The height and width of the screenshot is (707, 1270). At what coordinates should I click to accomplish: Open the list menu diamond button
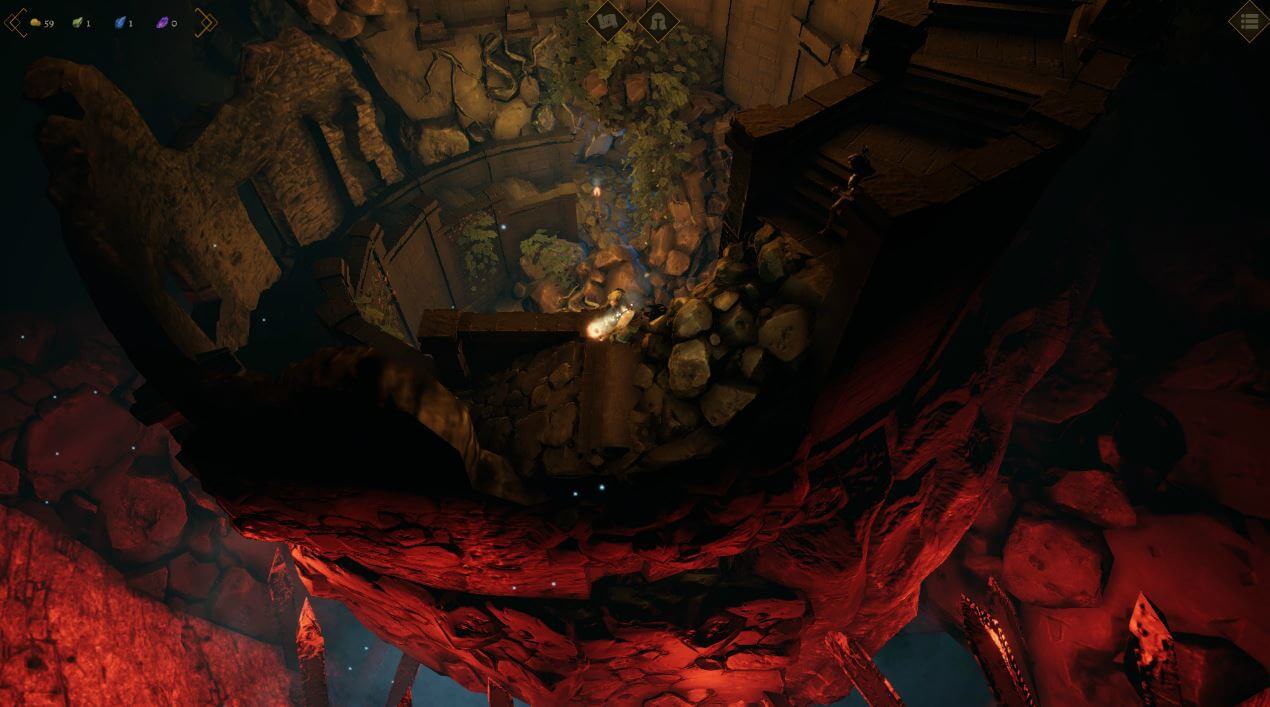(1249, 21)
